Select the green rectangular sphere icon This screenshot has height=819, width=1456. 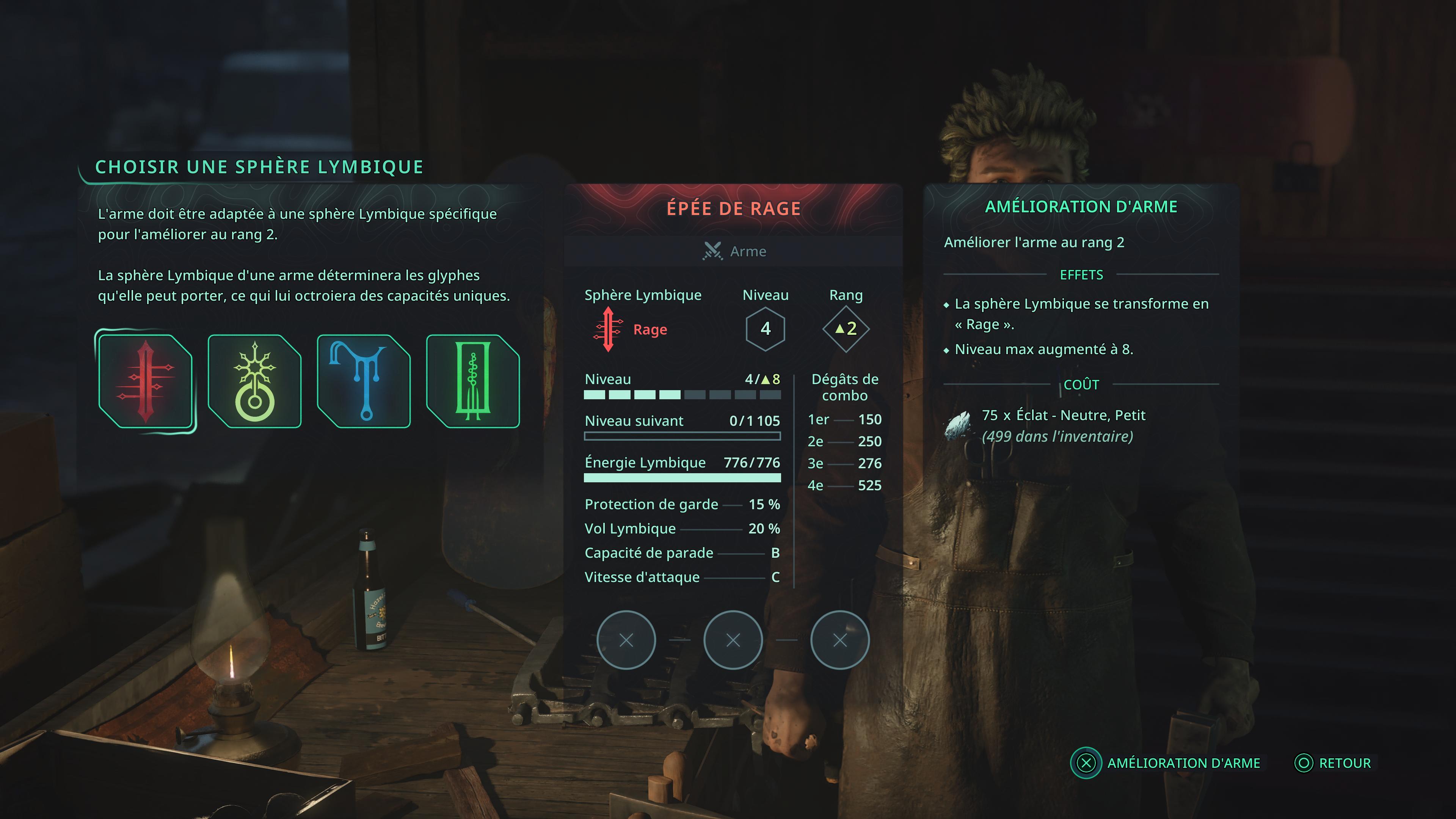(472, 381)
